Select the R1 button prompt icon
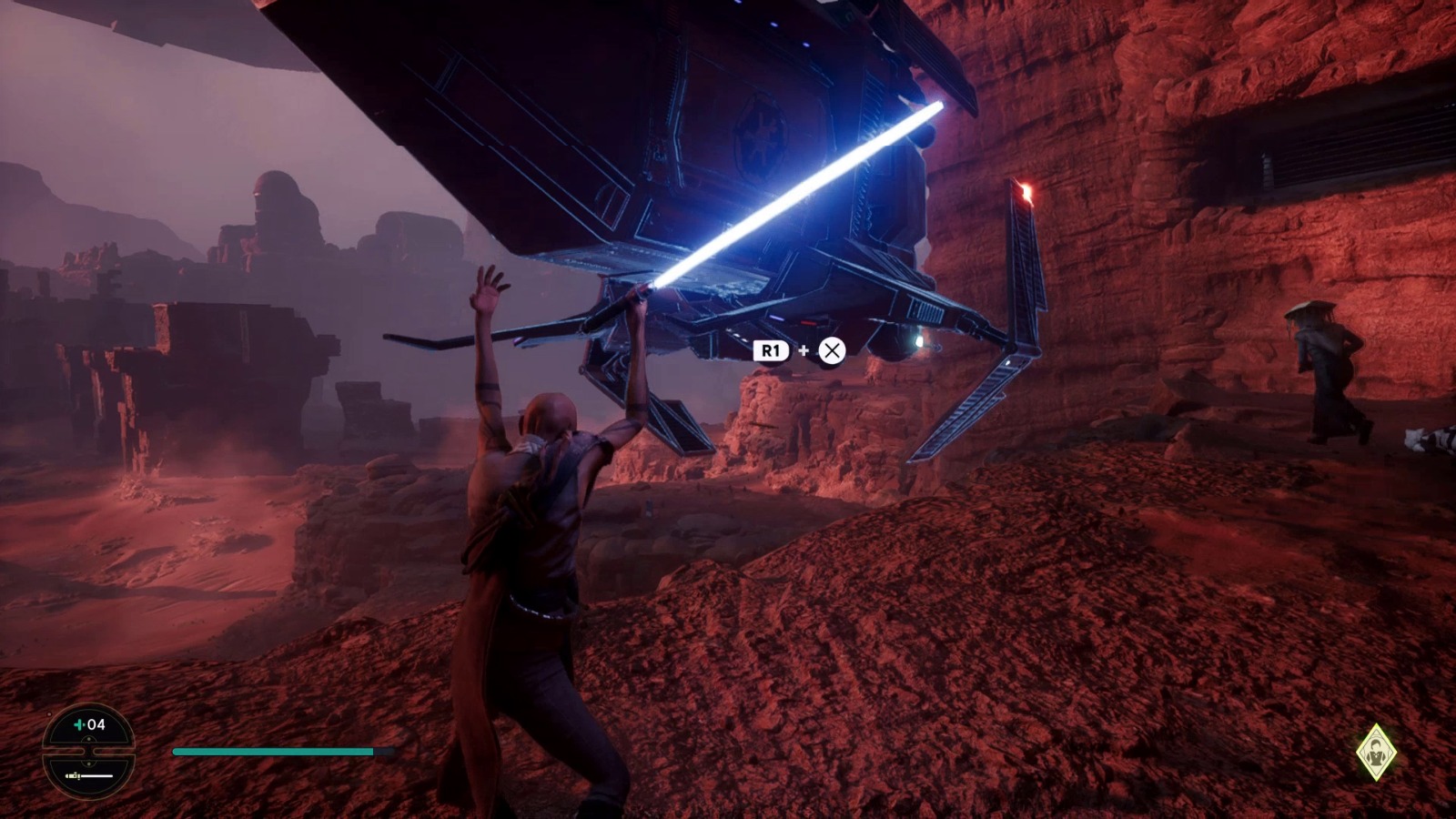This screenshot has height=819, width=1456. (771, 350)
